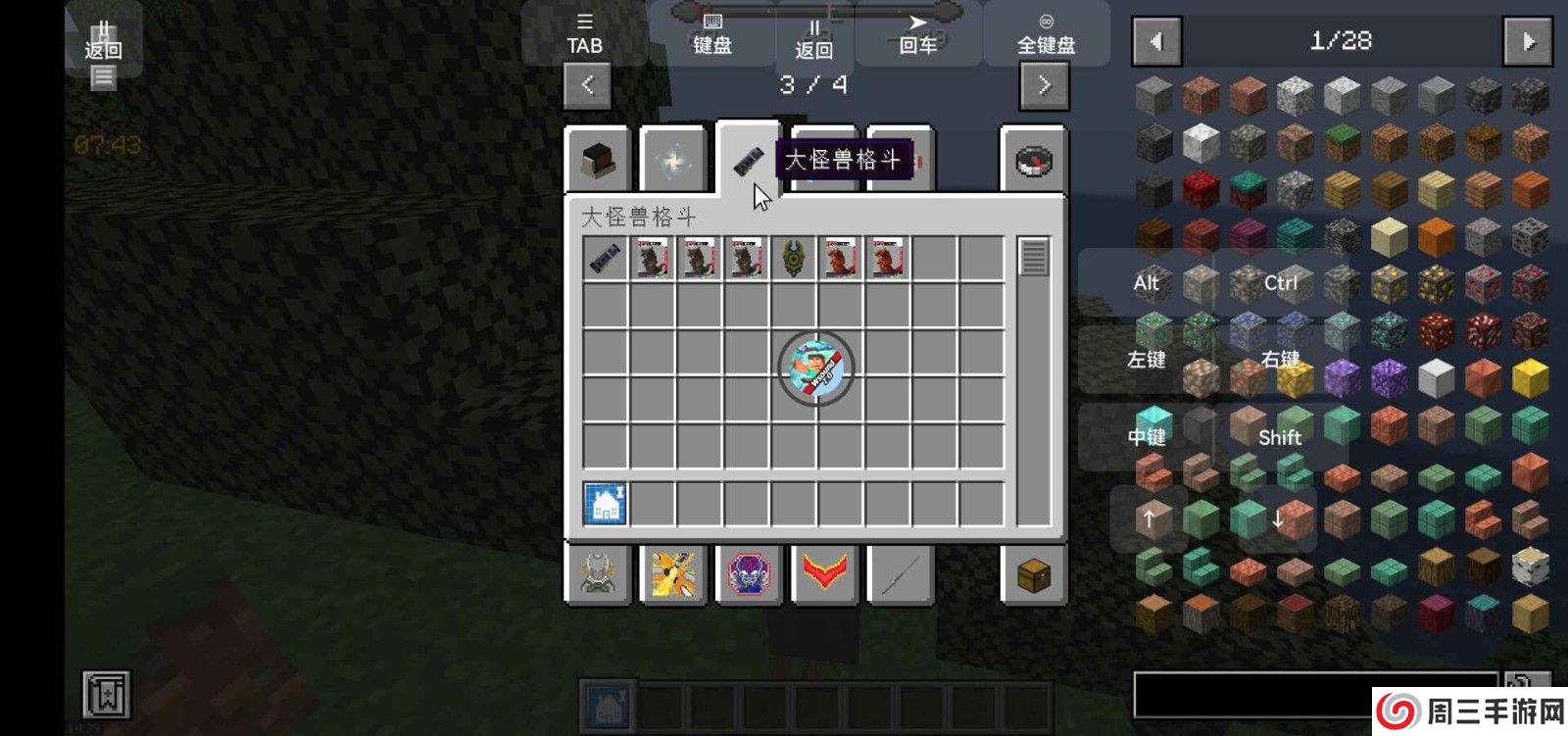
Task: Select the blue house item in inventory hotbar
Action: pos(606,505)
